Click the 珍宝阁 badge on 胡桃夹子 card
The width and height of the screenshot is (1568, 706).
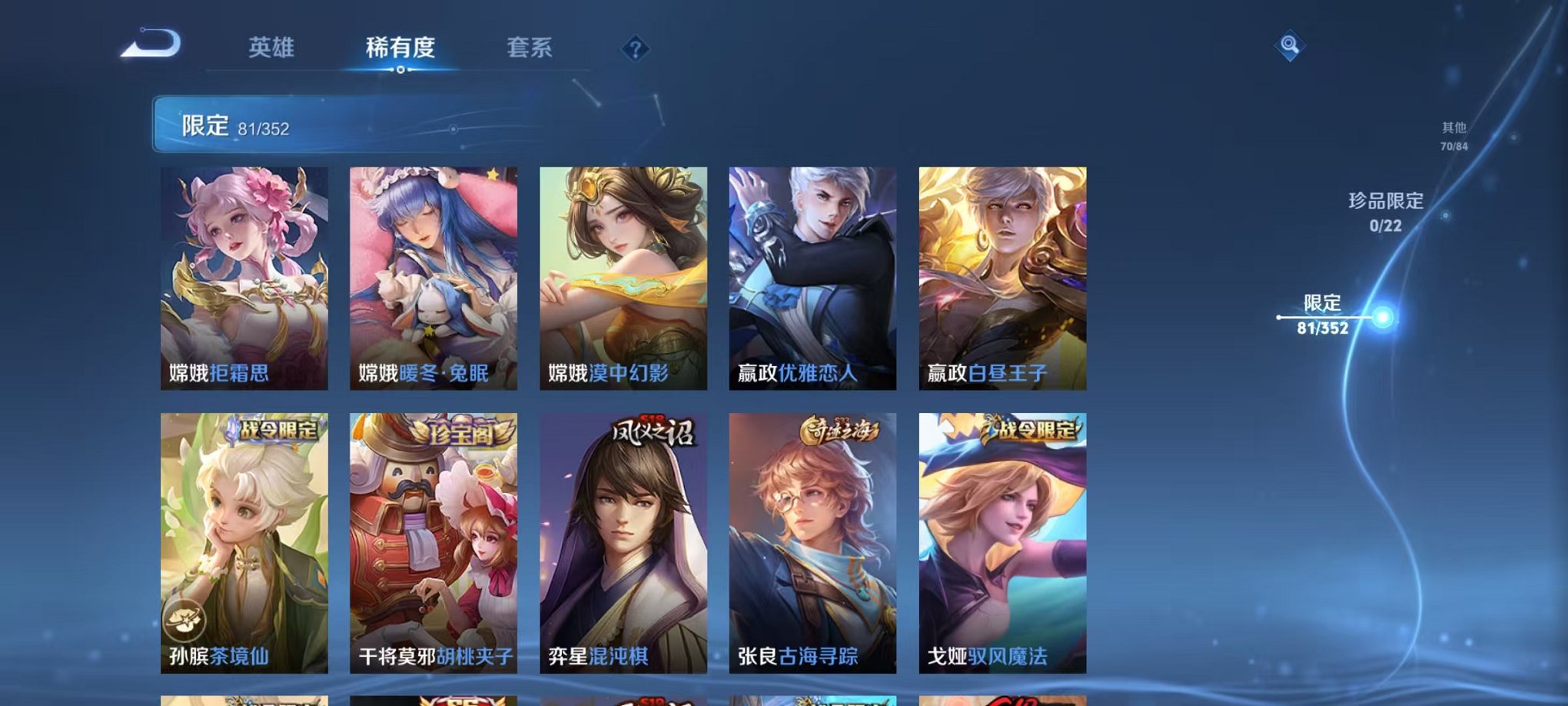pos(462,433)
